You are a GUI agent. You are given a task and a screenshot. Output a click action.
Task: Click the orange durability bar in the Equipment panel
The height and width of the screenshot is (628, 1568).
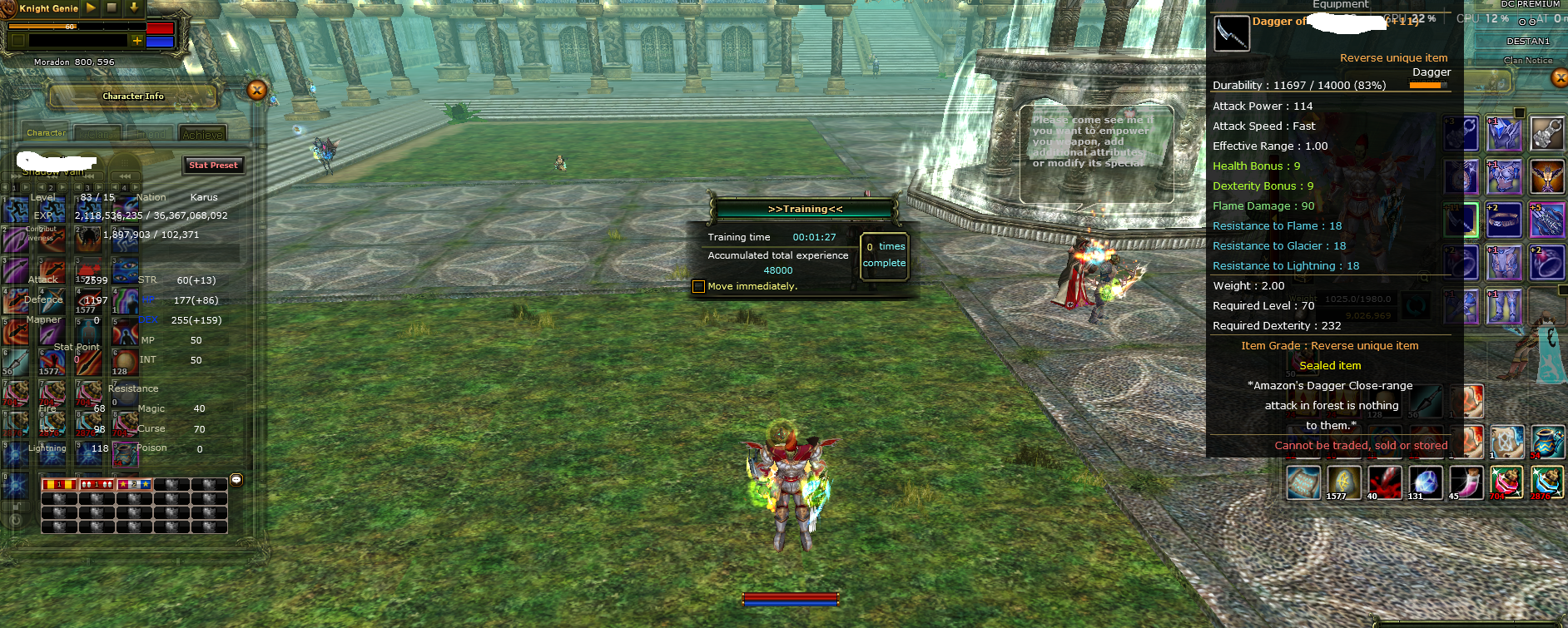click(1423, 85)
